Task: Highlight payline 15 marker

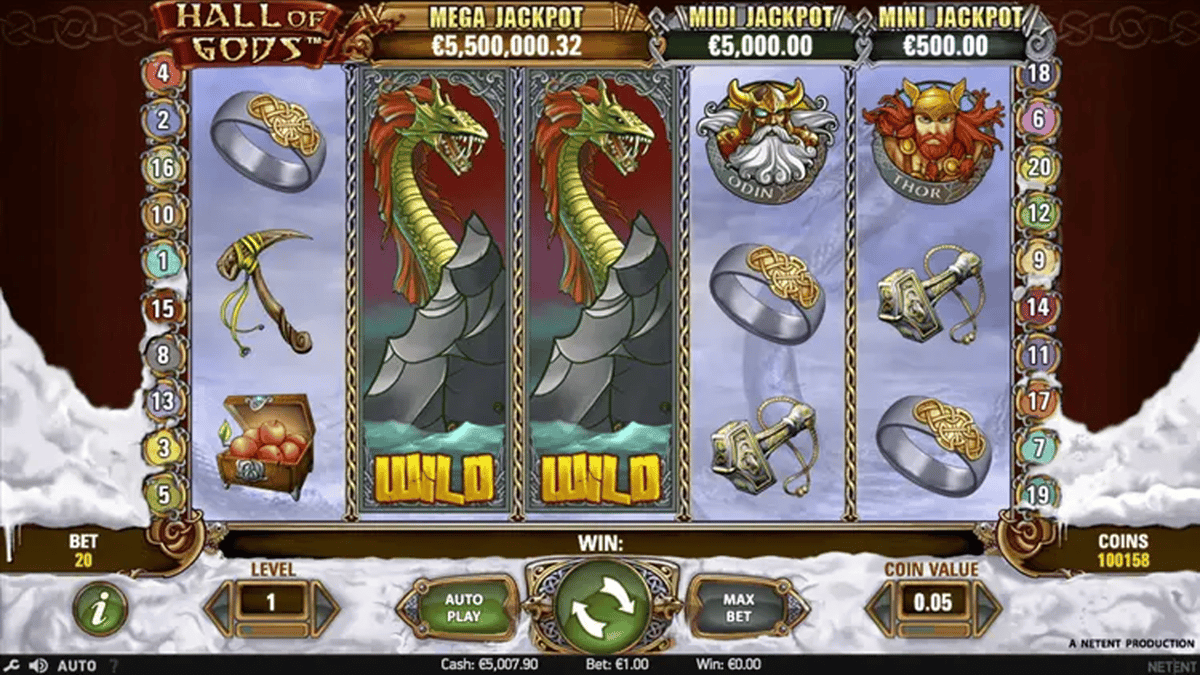Action: (x=163, y=307)
